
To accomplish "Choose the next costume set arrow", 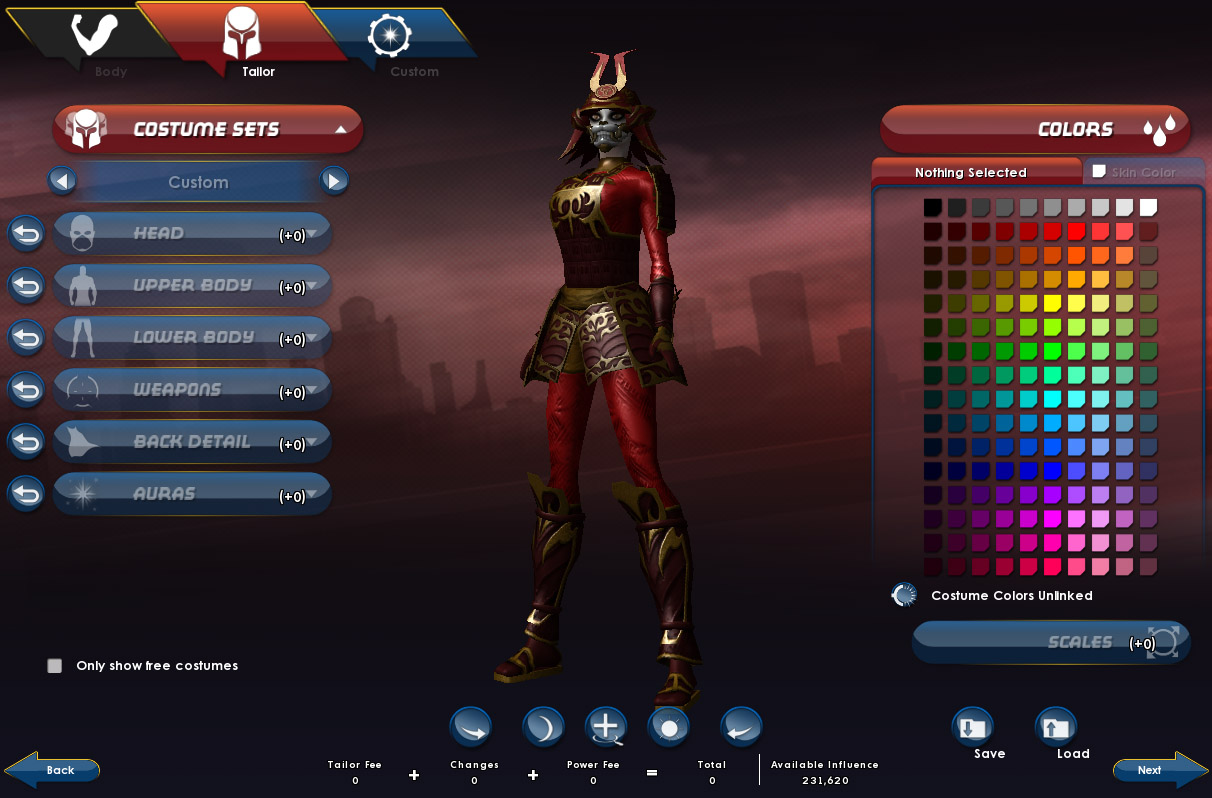I will (334, 182).
